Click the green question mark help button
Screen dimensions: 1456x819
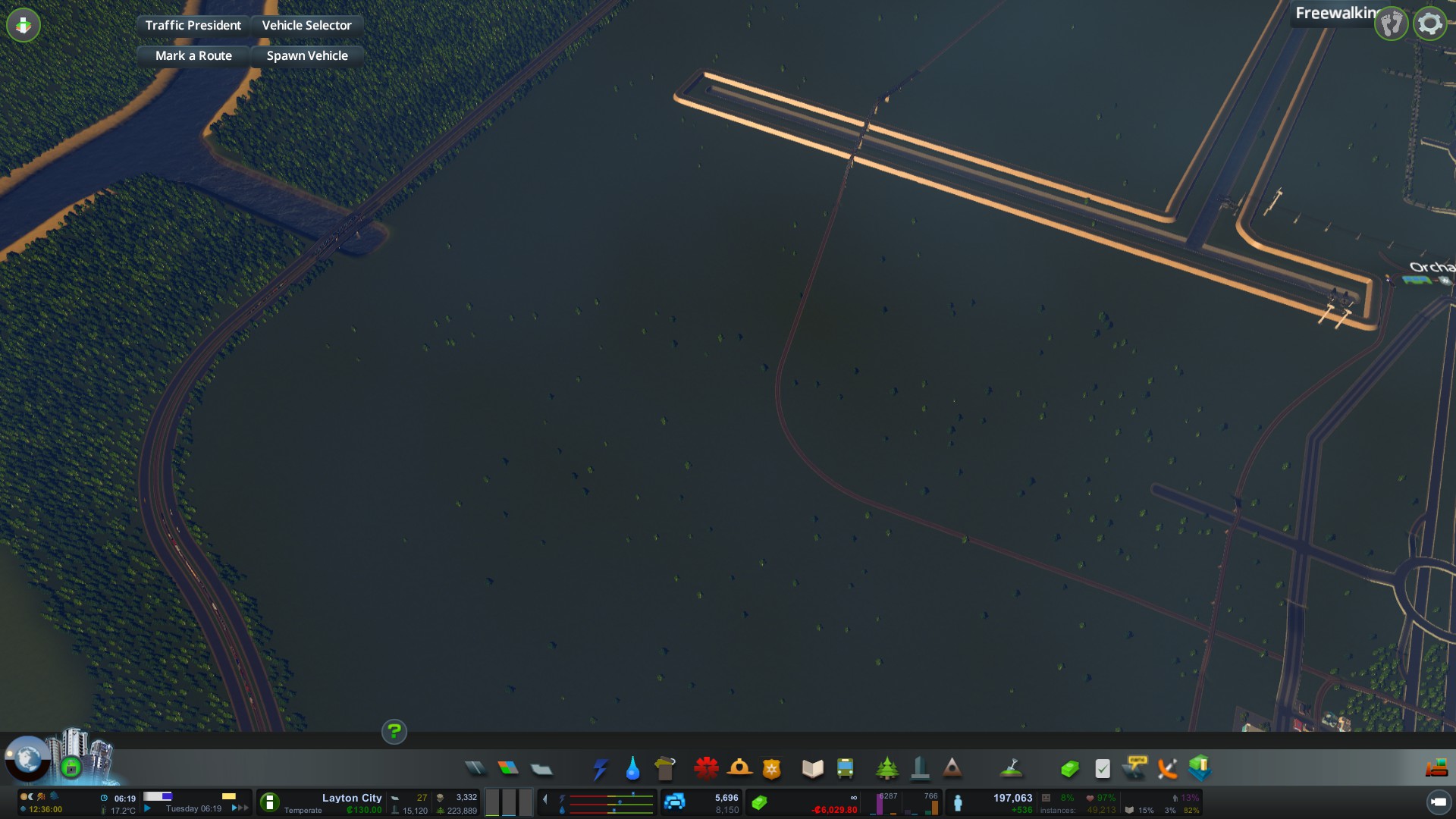pyautogui.click(x=394, y=732)
